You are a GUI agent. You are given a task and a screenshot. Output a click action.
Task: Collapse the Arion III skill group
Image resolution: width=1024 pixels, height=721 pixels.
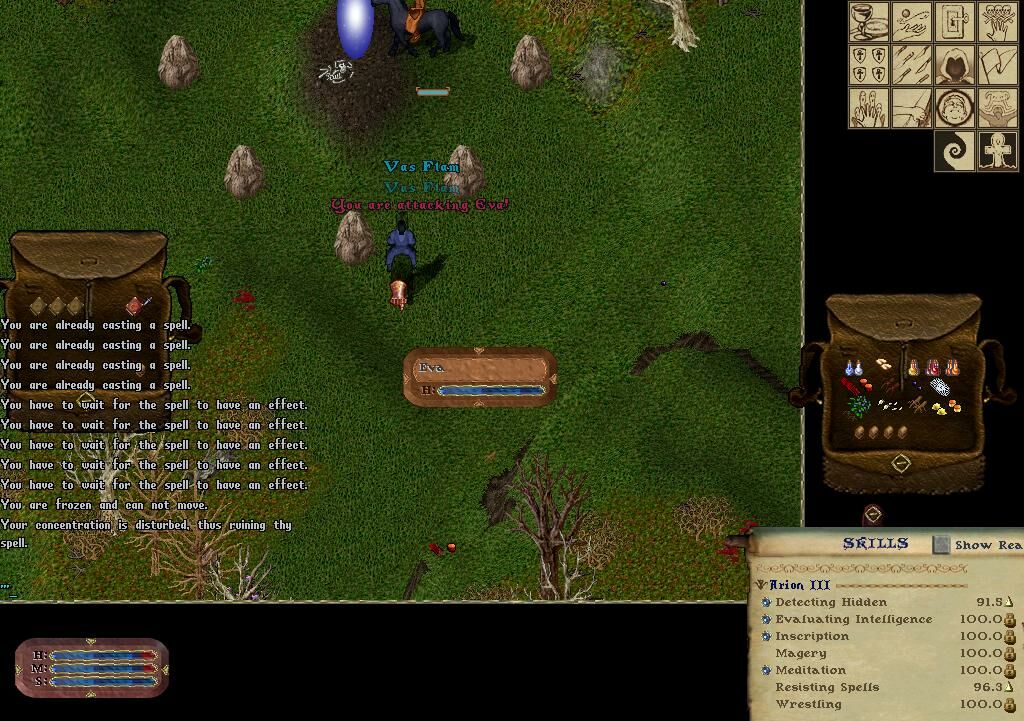761,585
